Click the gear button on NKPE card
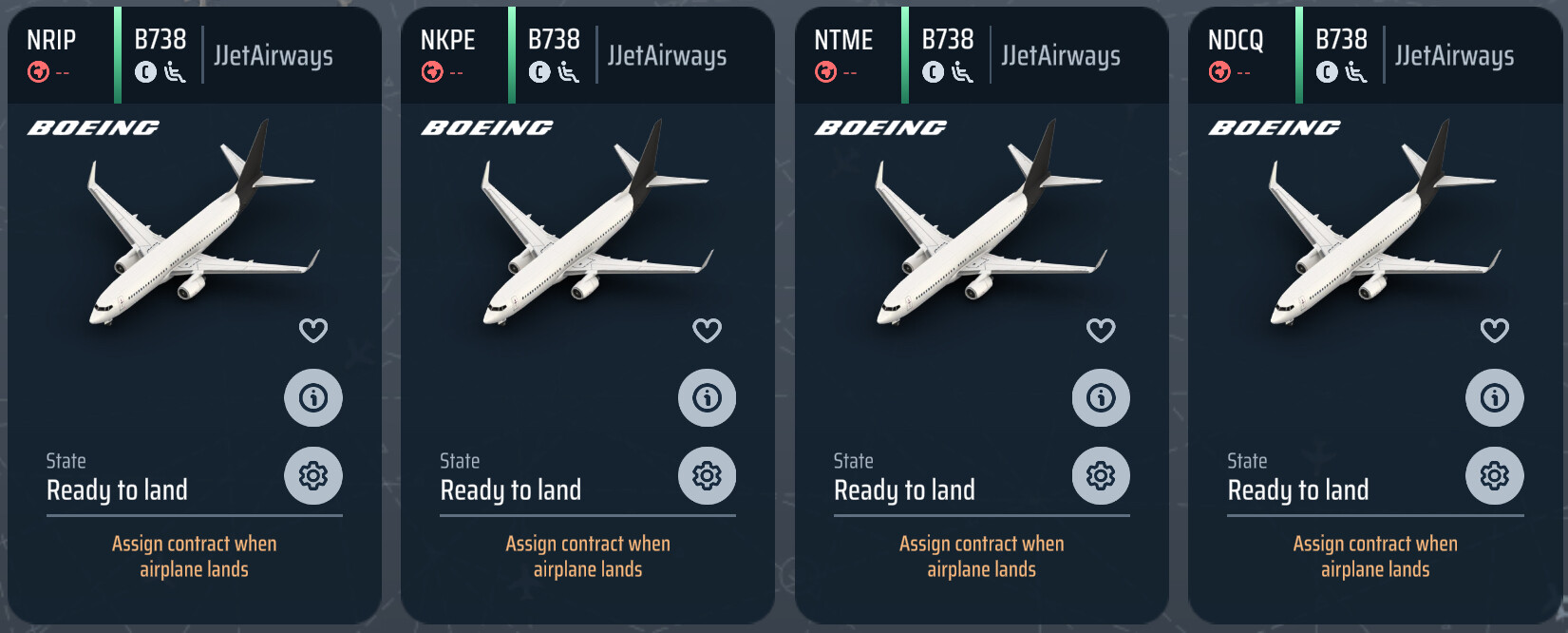The image size is (1568, 633). pyautogui.click(x=707, y=475)
